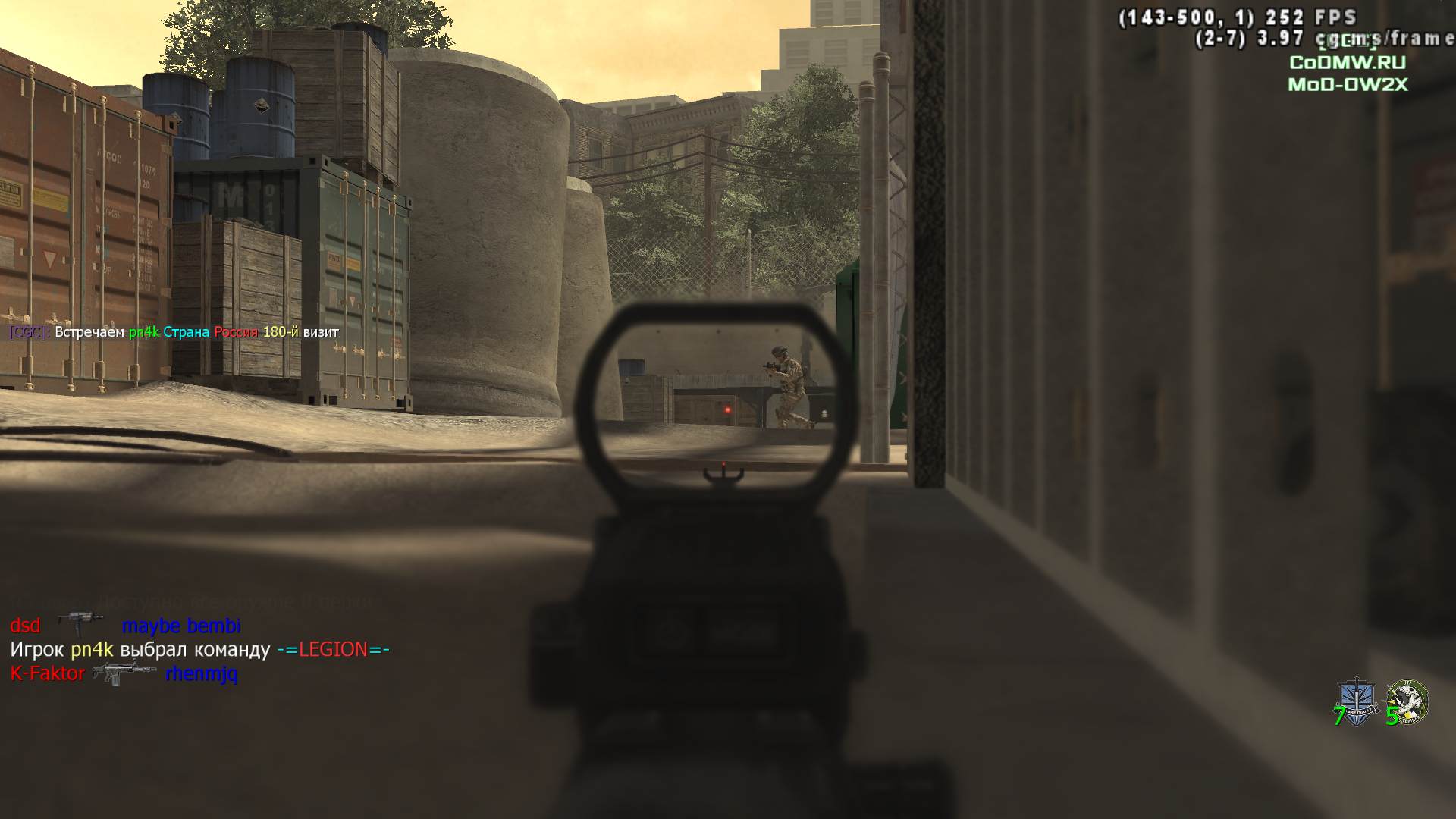Click the red laser dot on the distant wall
The image size is (1456, 819).
pos(726,408)
